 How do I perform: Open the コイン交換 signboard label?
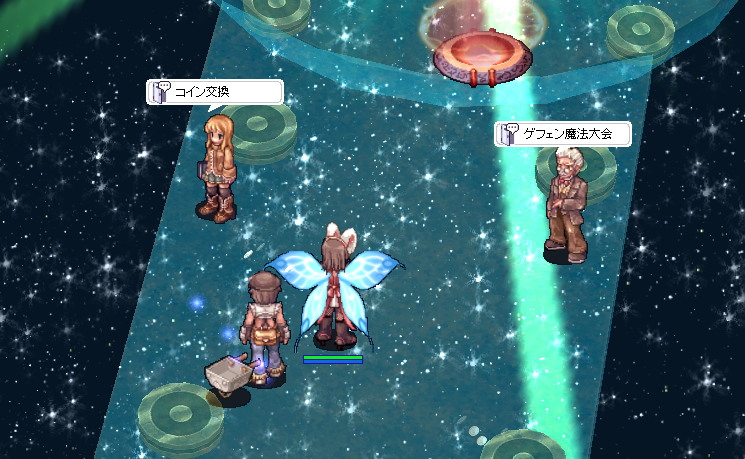pos(214,92)
